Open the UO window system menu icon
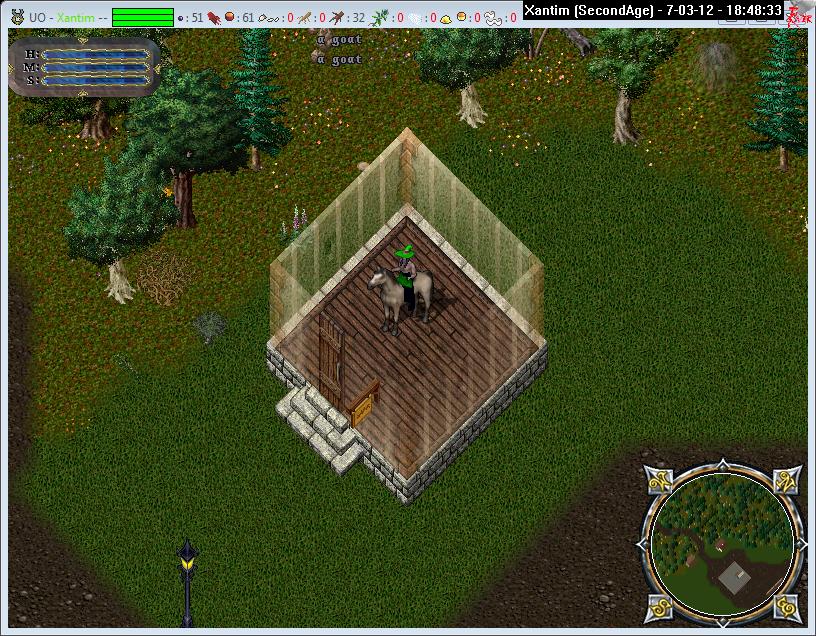This screenshot has height=636, width=816. click(x=15, y=17)
